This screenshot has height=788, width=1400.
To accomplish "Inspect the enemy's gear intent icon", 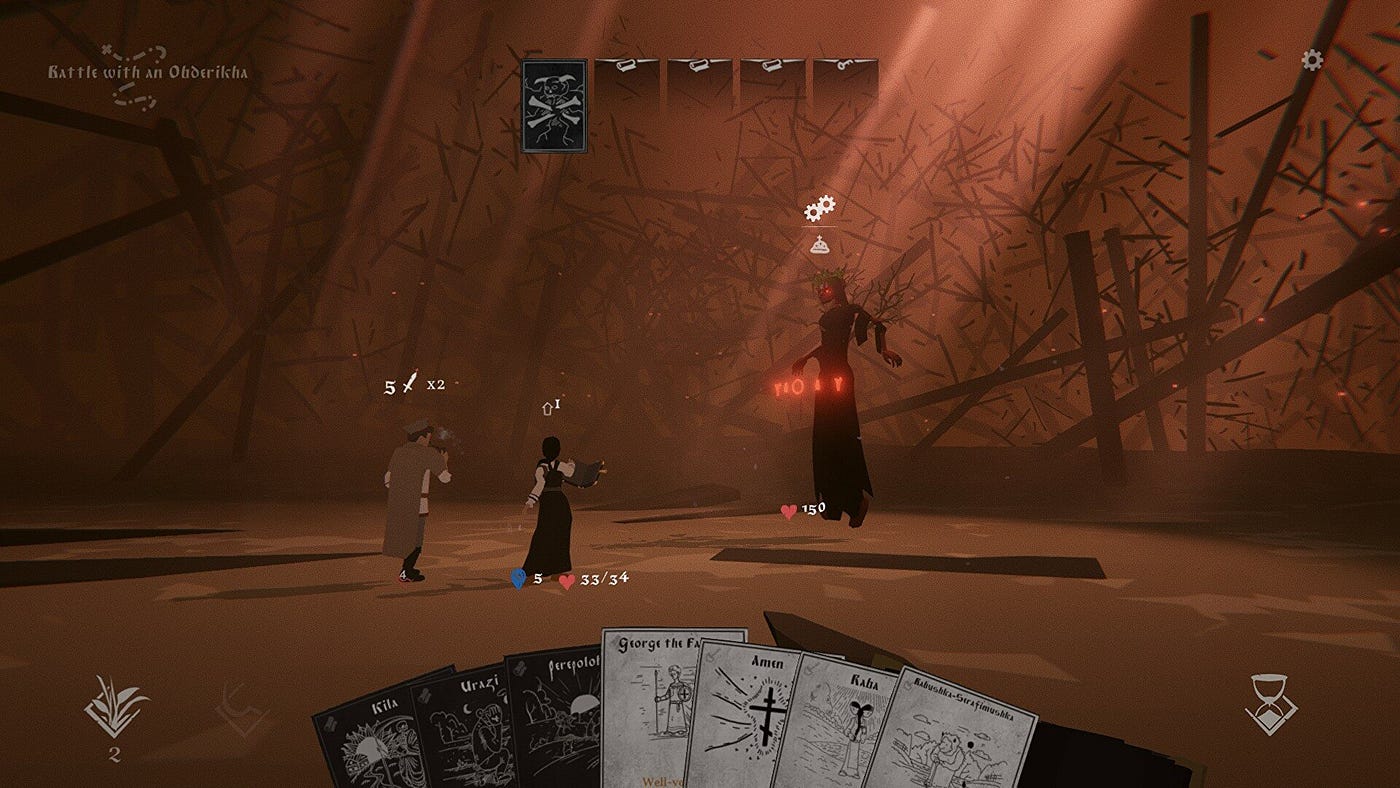I will (820, 208).
